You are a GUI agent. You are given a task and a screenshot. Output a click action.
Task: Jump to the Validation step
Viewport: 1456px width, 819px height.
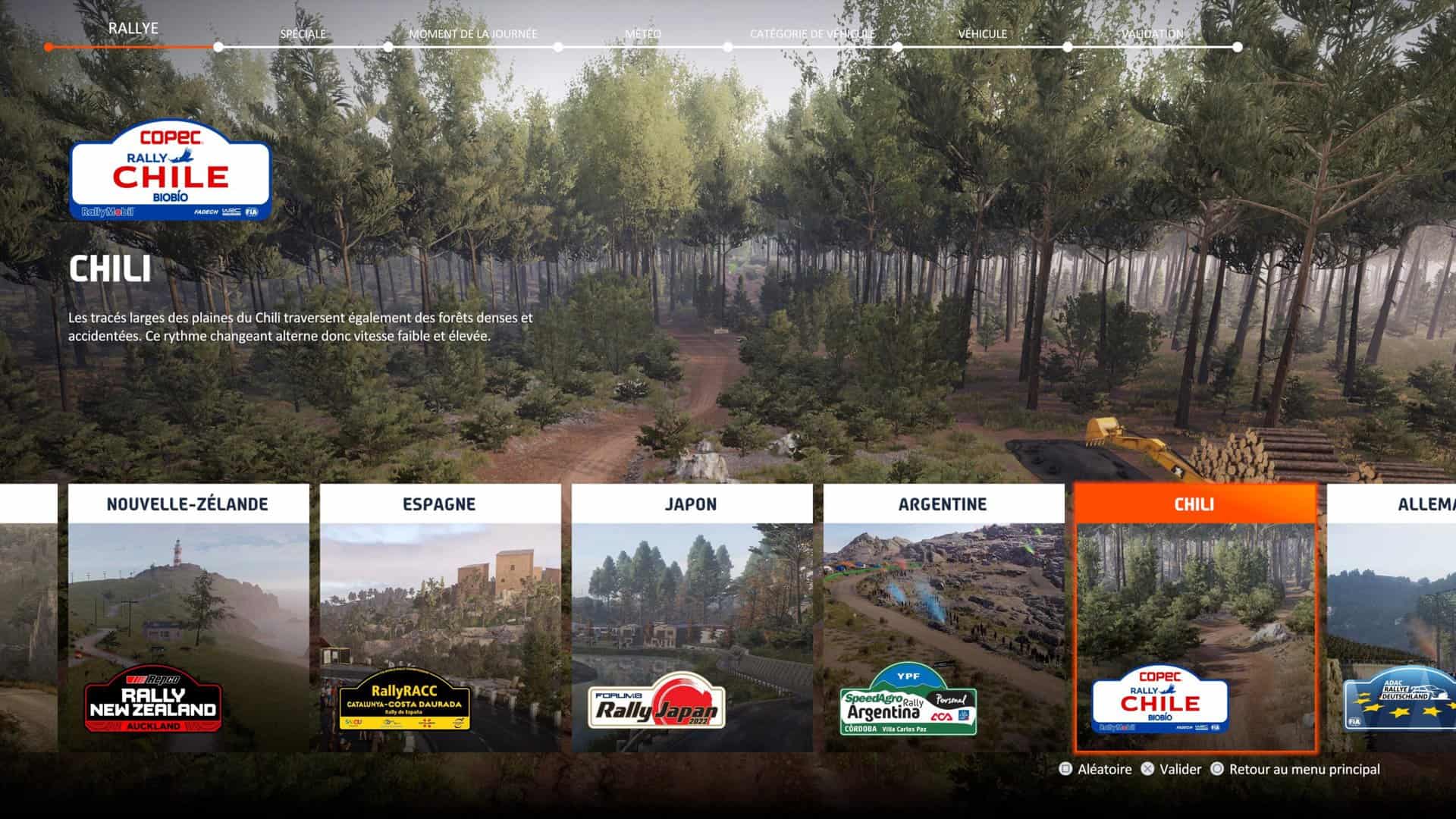tap(1152, 34)
